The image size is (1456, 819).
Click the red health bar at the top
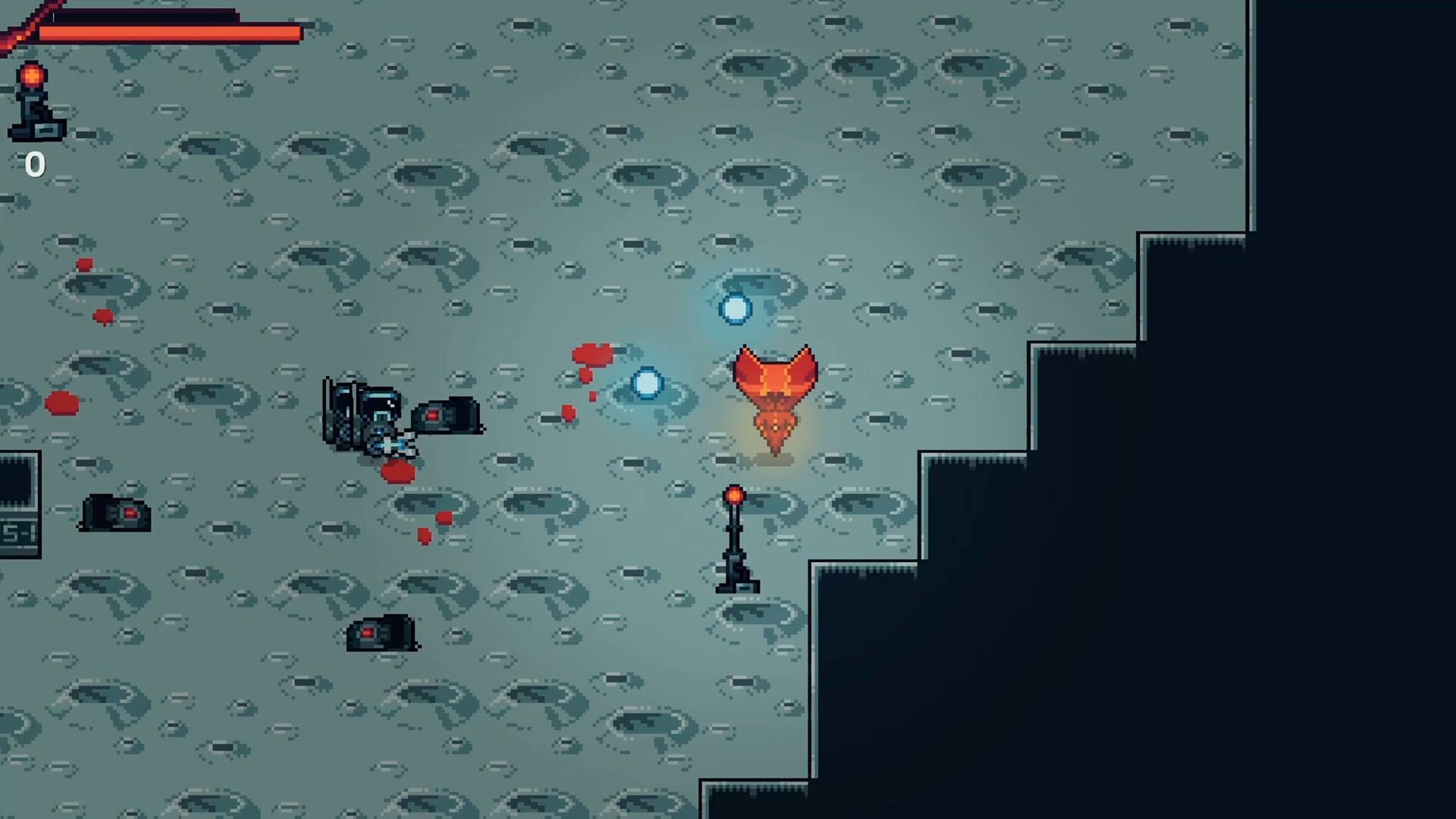point(171,33)
